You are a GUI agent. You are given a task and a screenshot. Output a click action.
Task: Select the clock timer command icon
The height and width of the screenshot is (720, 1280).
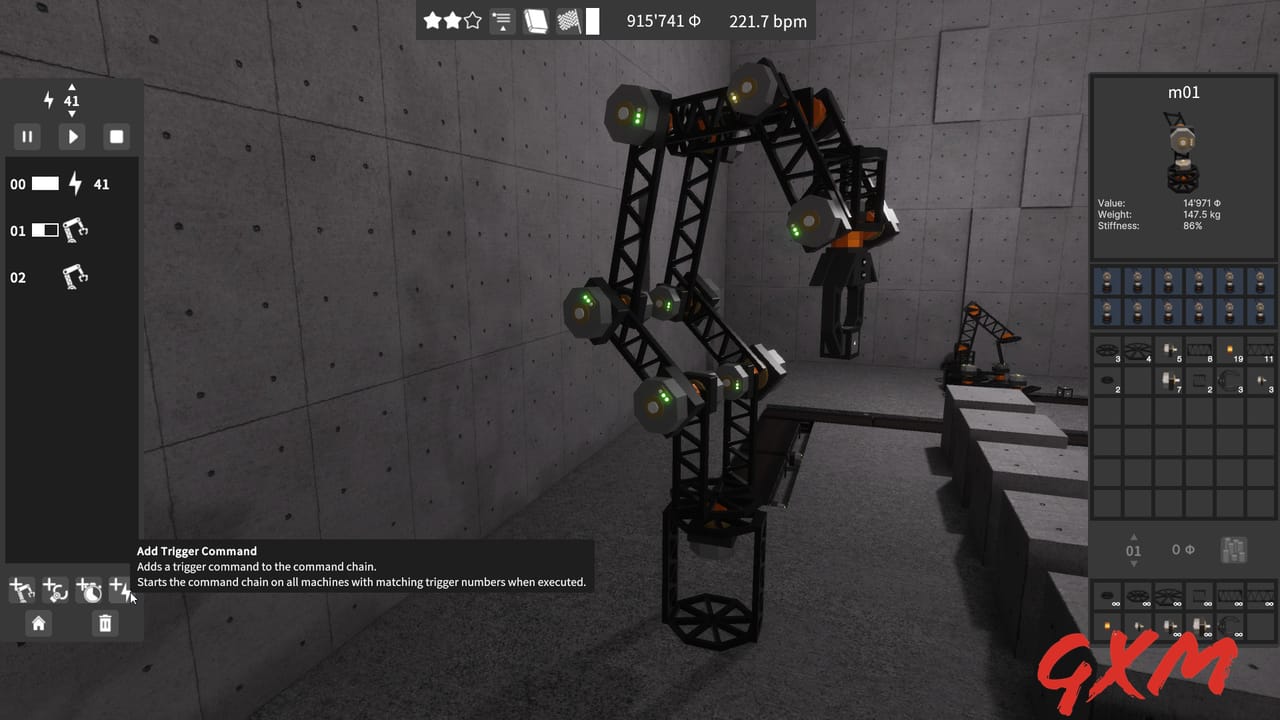(87, 590)
